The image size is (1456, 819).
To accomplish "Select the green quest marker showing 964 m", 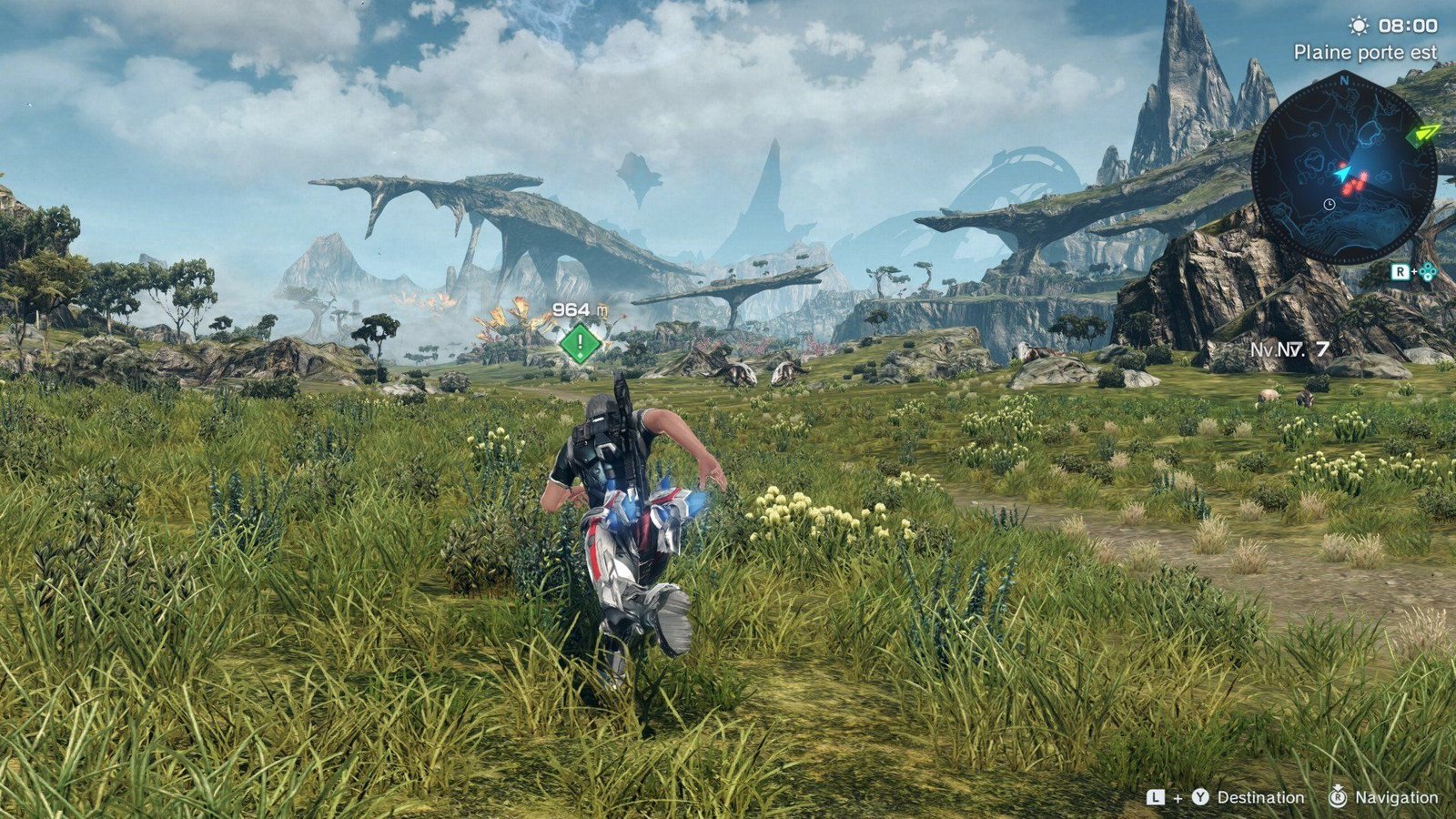I will tap(580, 343).
